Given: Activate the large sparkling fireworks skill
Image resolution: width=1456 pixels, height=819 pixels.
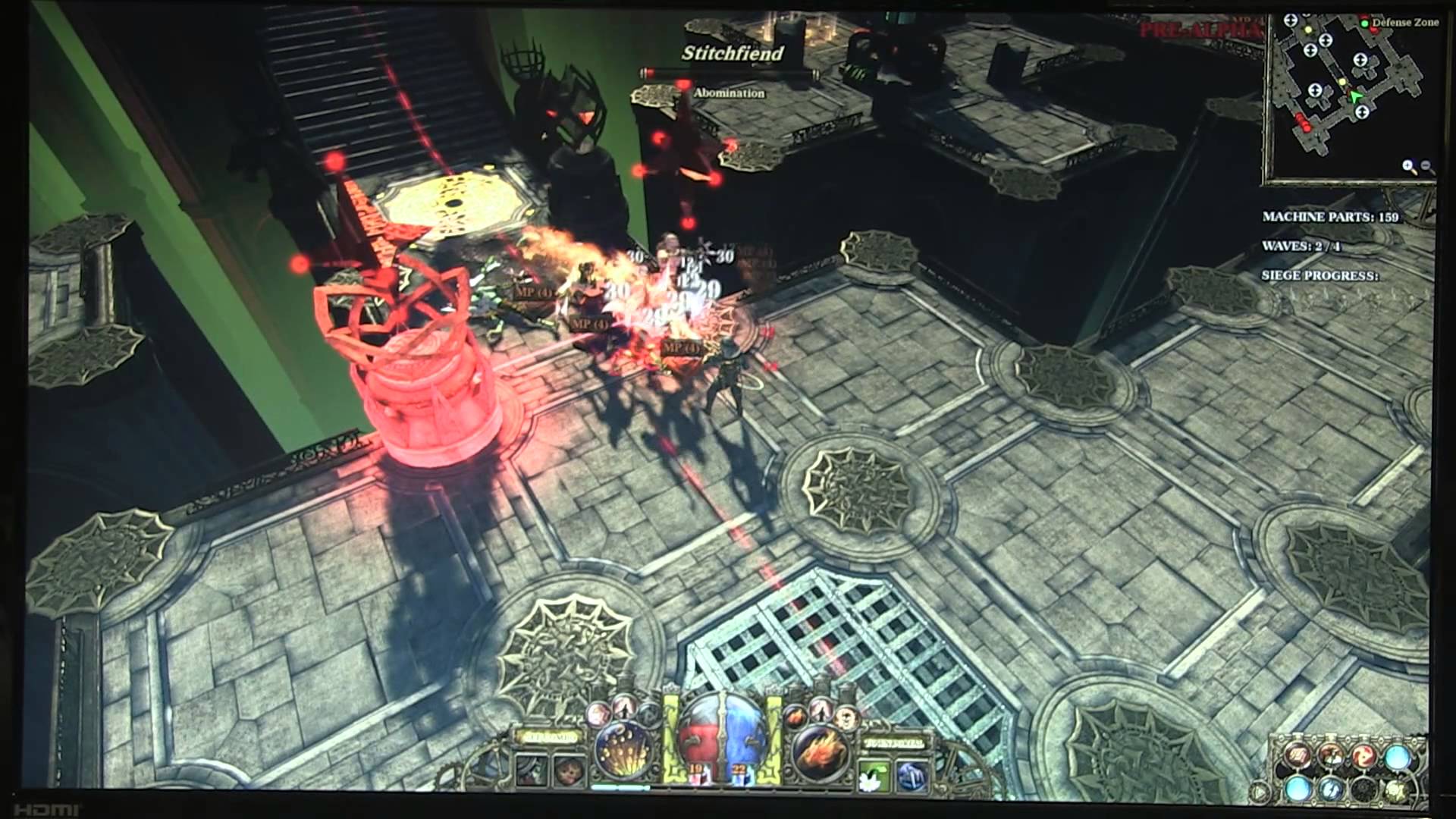Looking at the screenshot, I should pyautogui.click(x=623, y=750).
